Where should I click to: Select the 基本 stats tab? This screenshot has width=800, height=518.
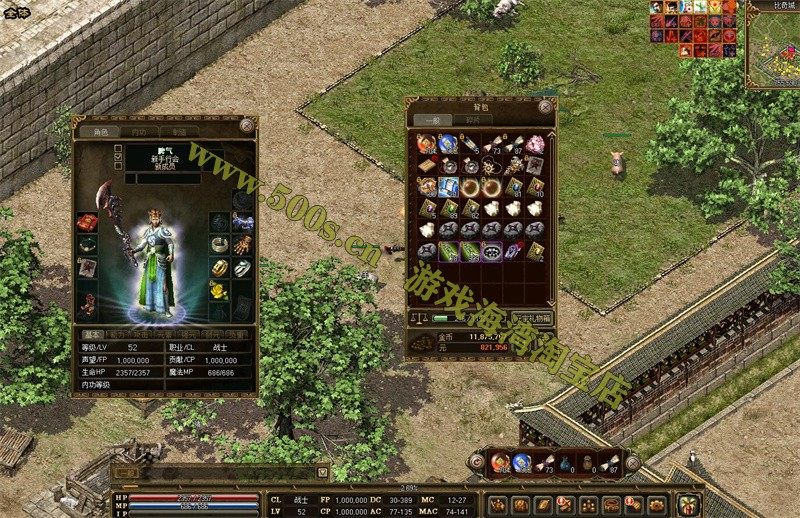[x=90, y=334]
